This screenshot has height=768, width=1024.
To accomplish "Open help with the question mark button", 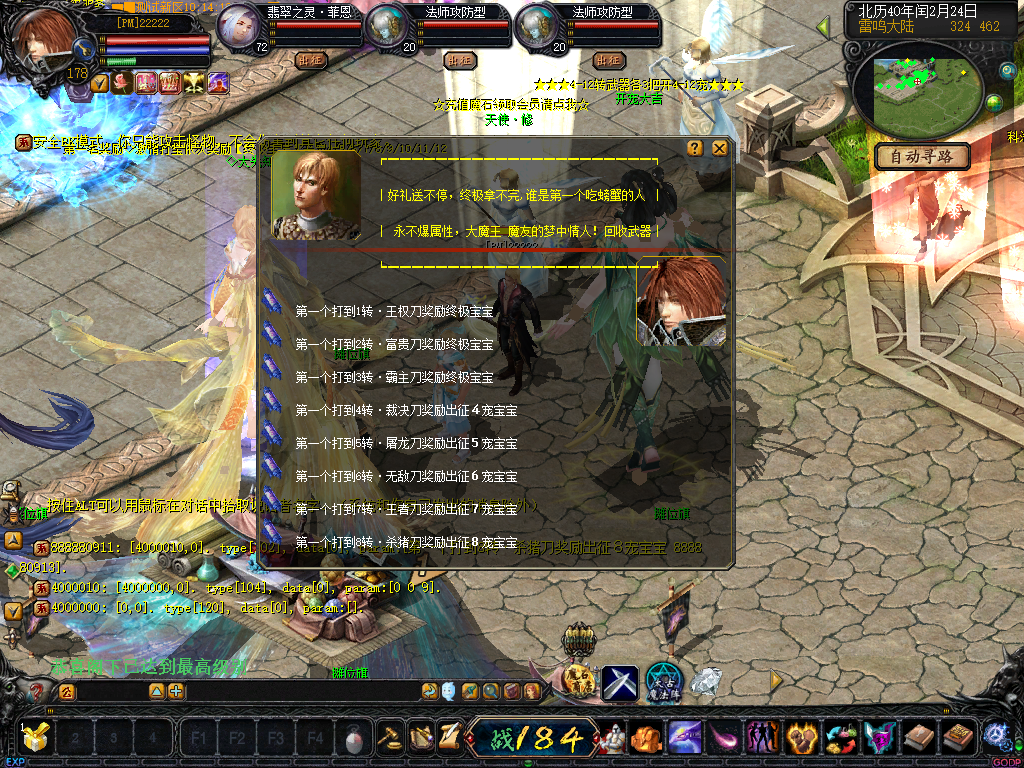I will point(695,148).
